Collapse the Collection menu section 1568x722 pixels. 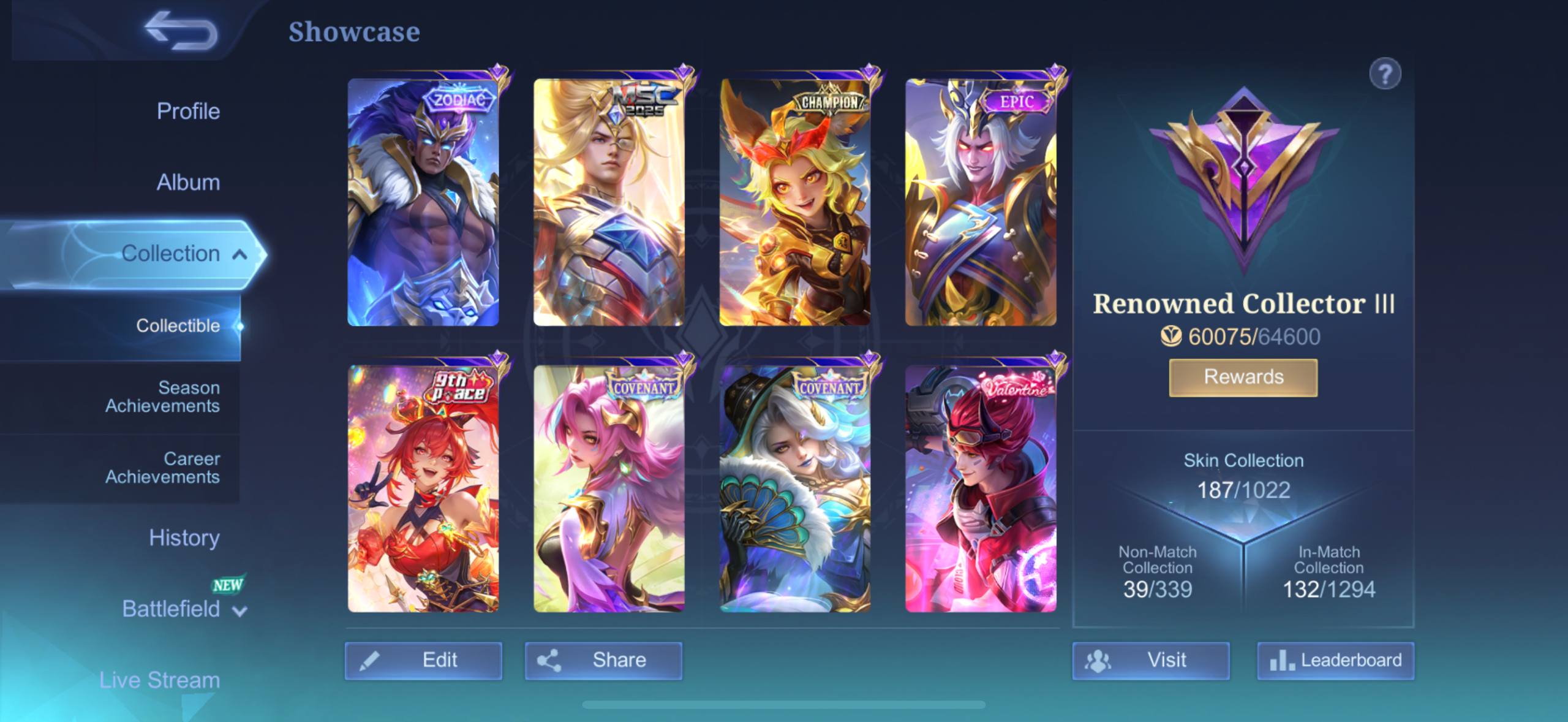click(x=239, y=254)
